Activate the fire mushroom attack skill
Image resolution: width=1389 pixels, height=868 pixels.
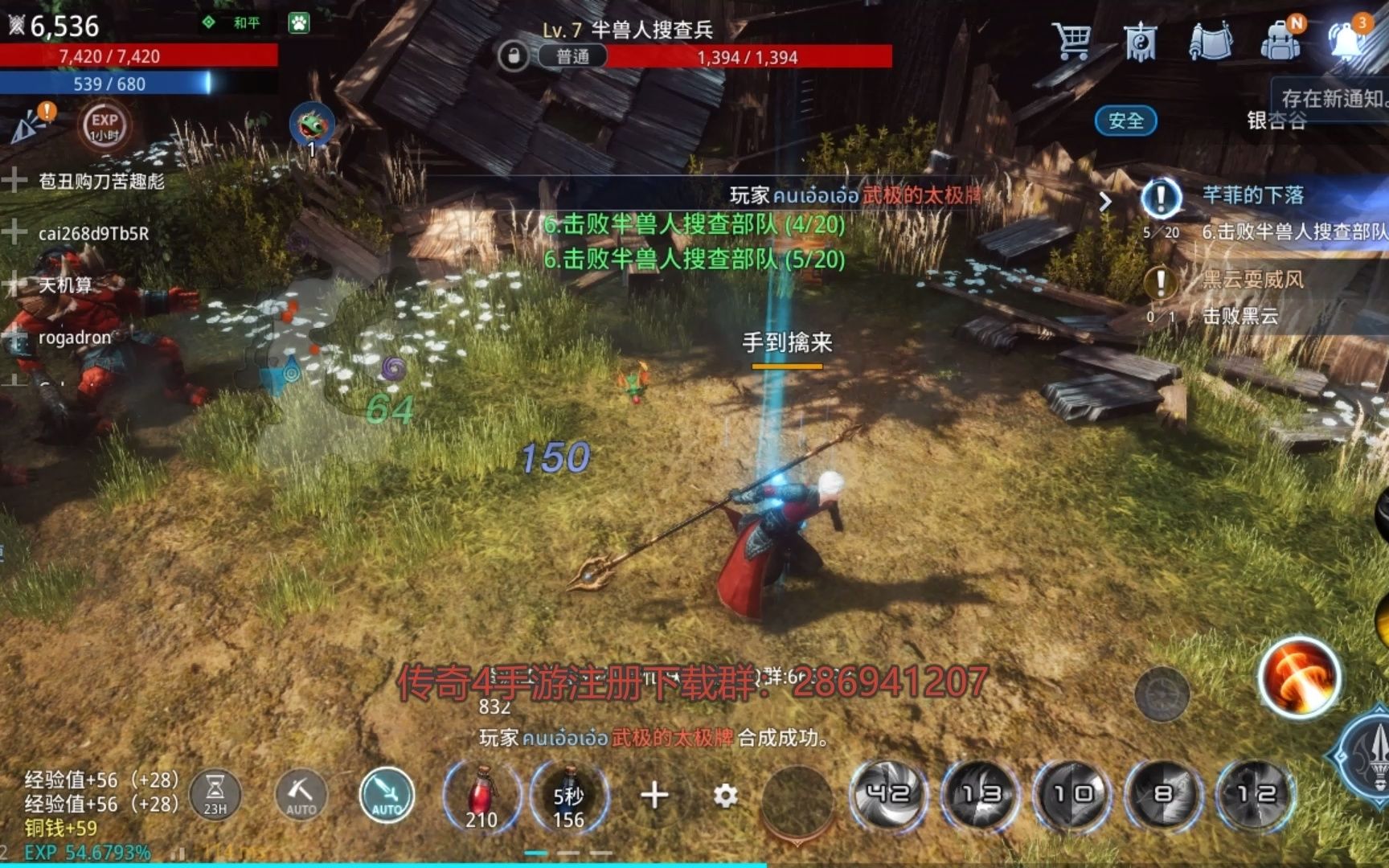[x=1298, y=677]
